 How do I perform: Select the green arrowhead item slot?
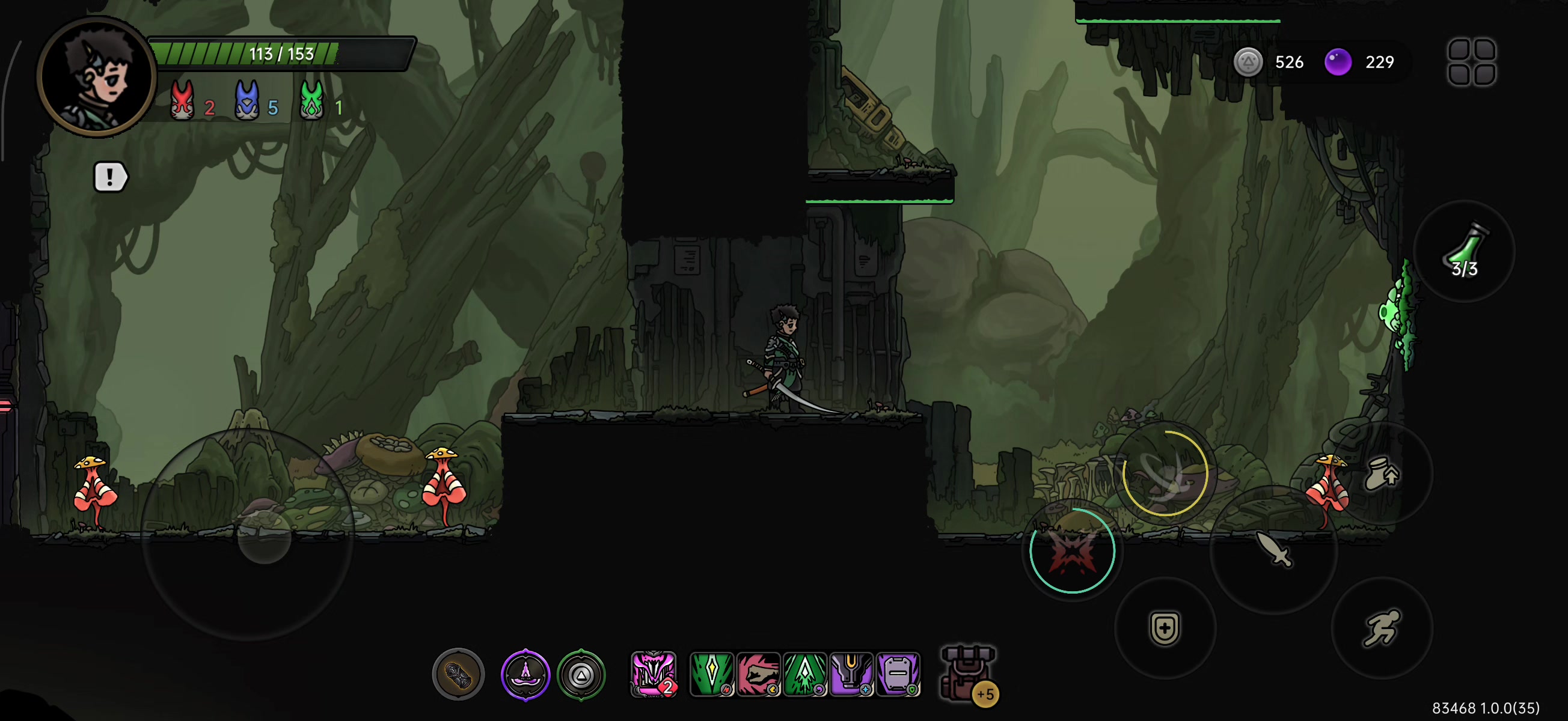(804, 674)
